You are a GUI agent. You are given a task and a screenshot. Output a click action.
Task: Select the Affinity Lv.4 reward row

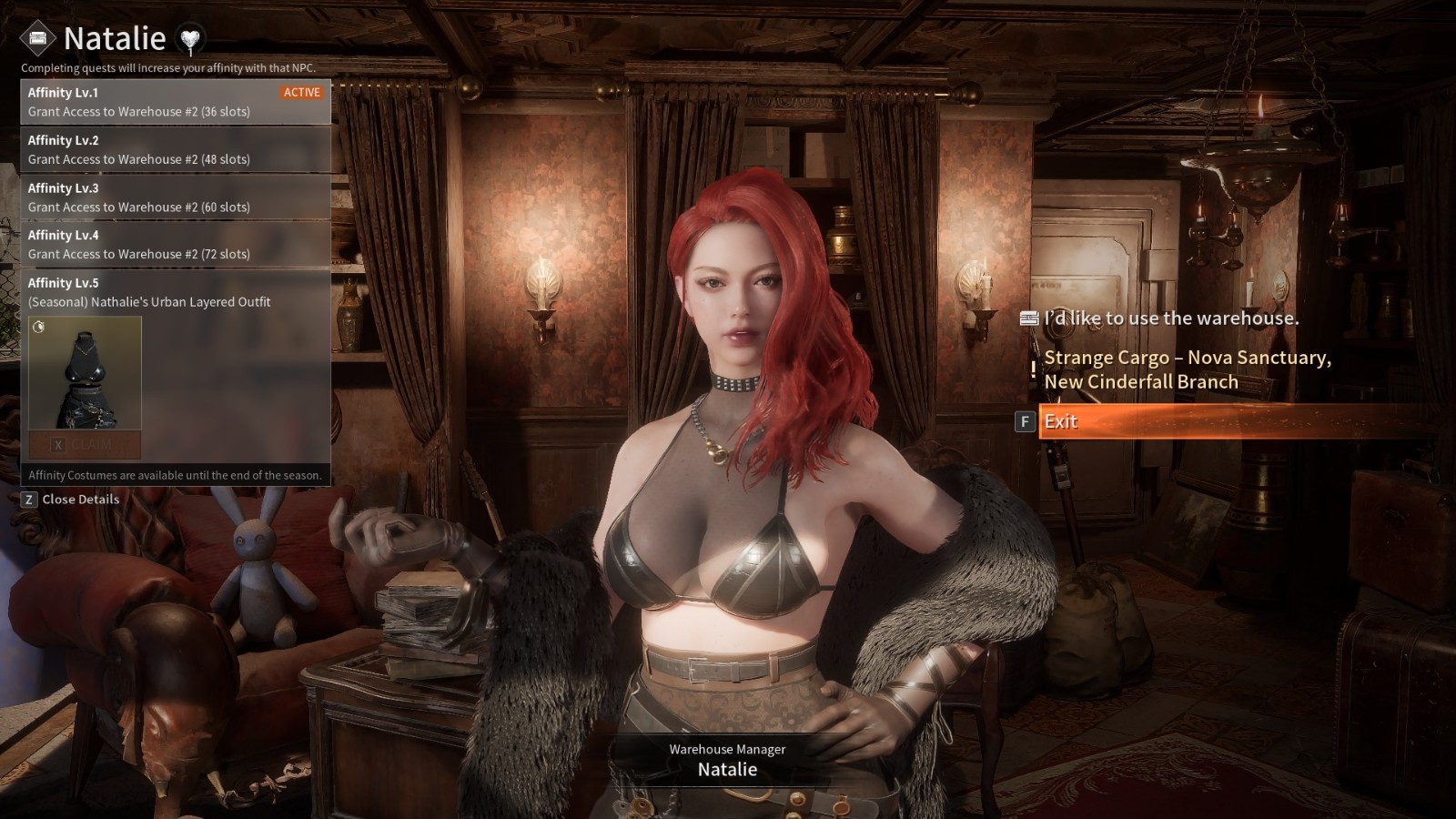(x=176, y=245)
